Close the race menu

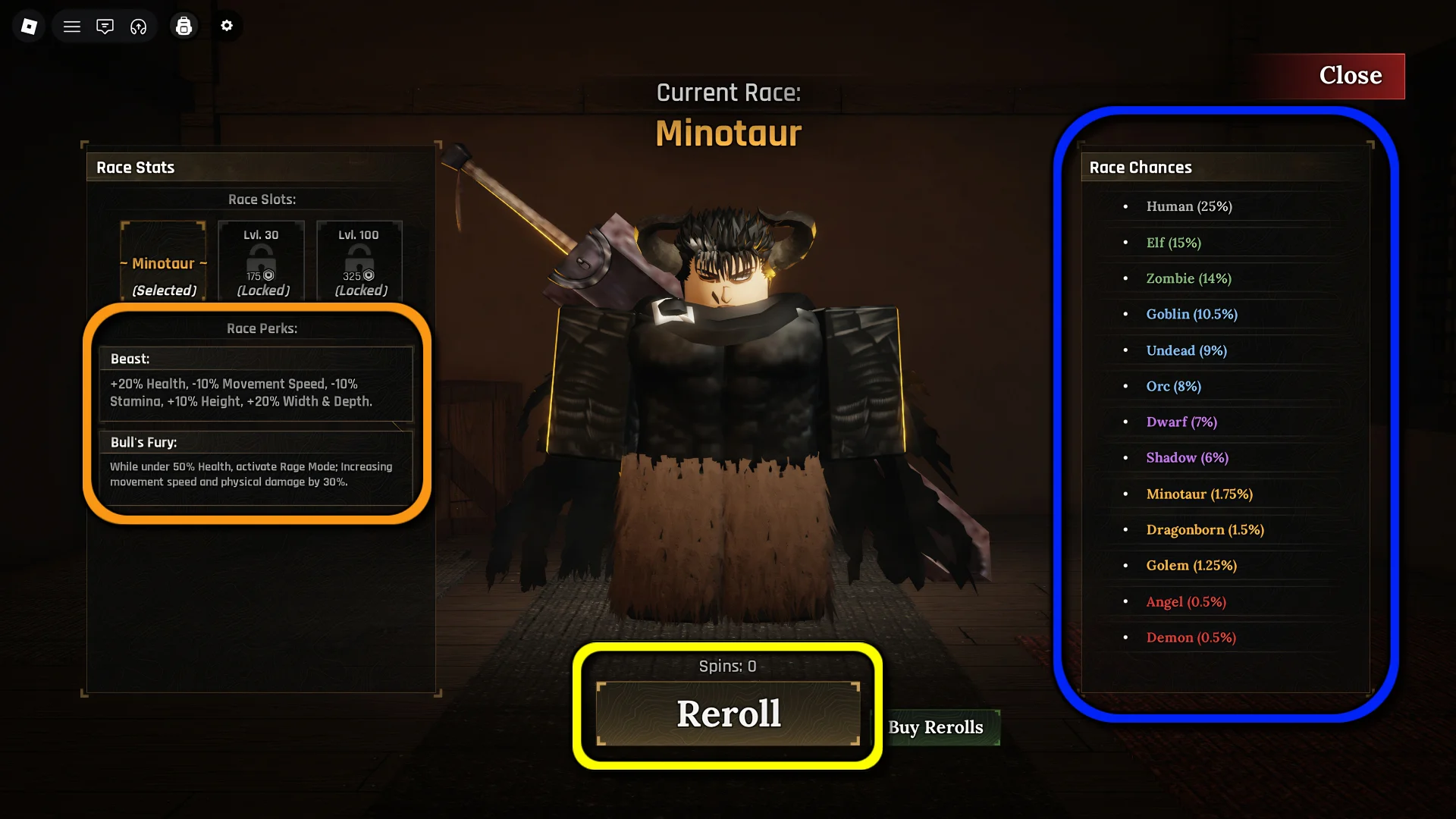point(1350,76)
